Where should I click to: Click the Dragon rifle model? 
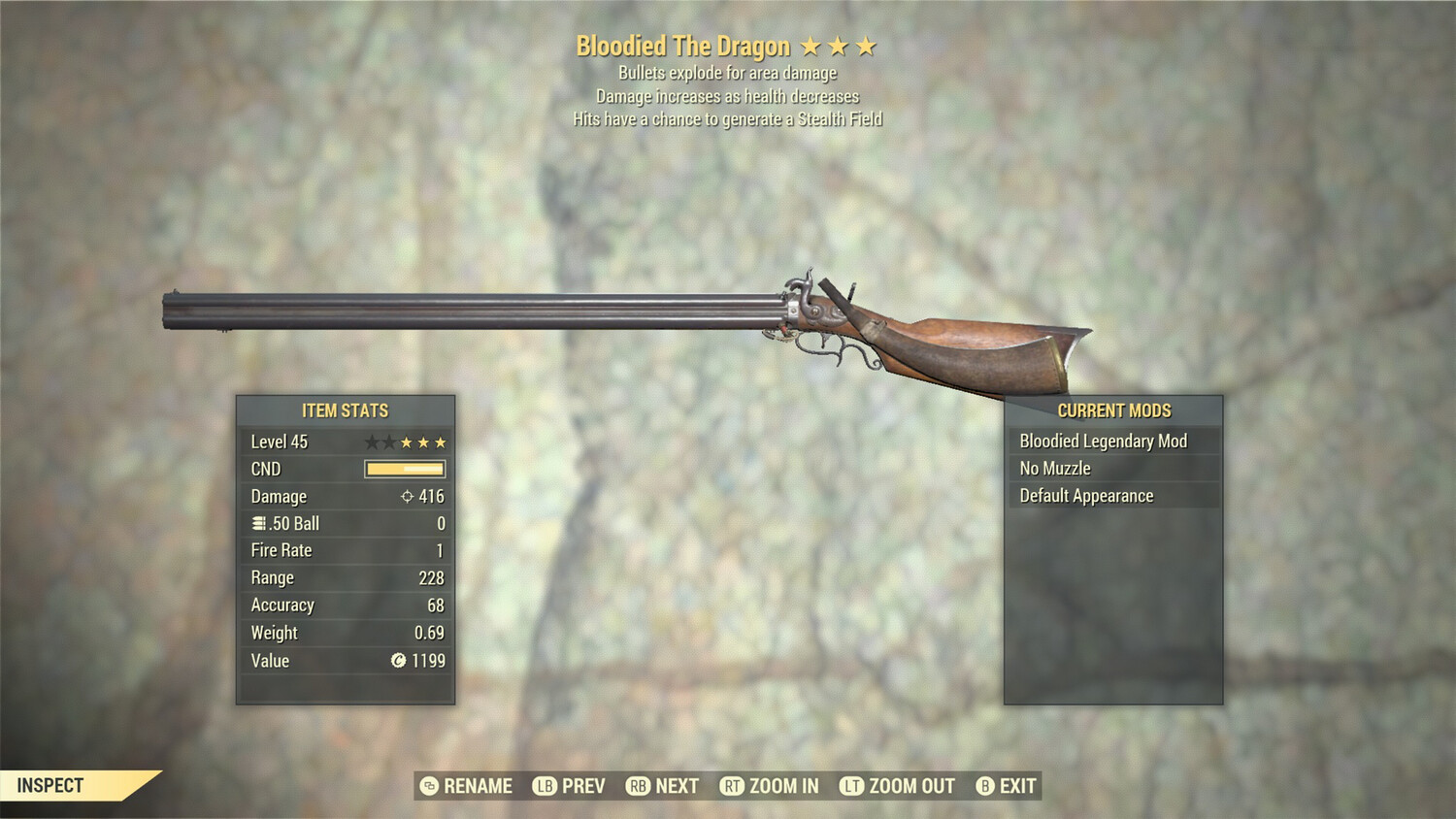pos(631,311)
